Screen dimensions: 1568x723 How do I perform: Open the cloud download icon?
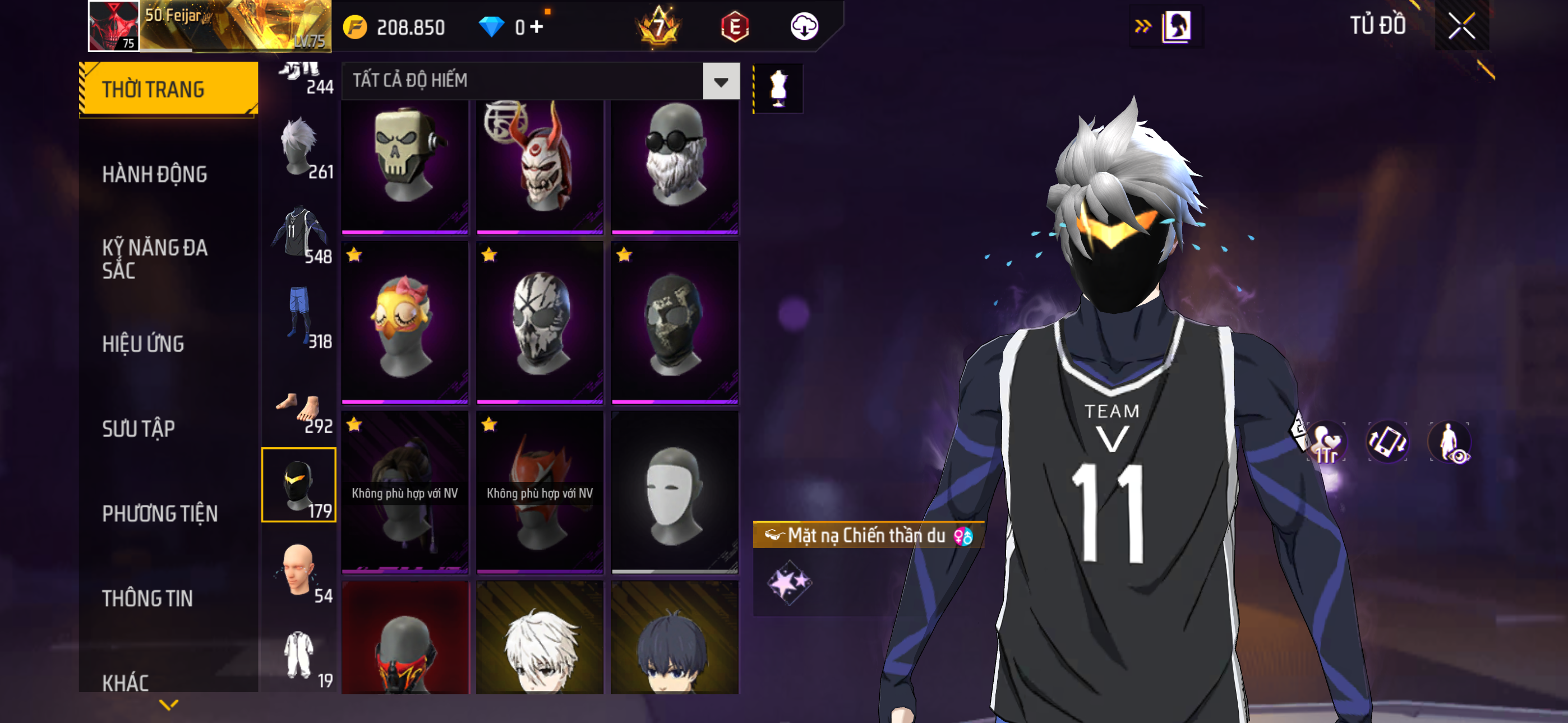pyautogui.click(x=804, y=27)
